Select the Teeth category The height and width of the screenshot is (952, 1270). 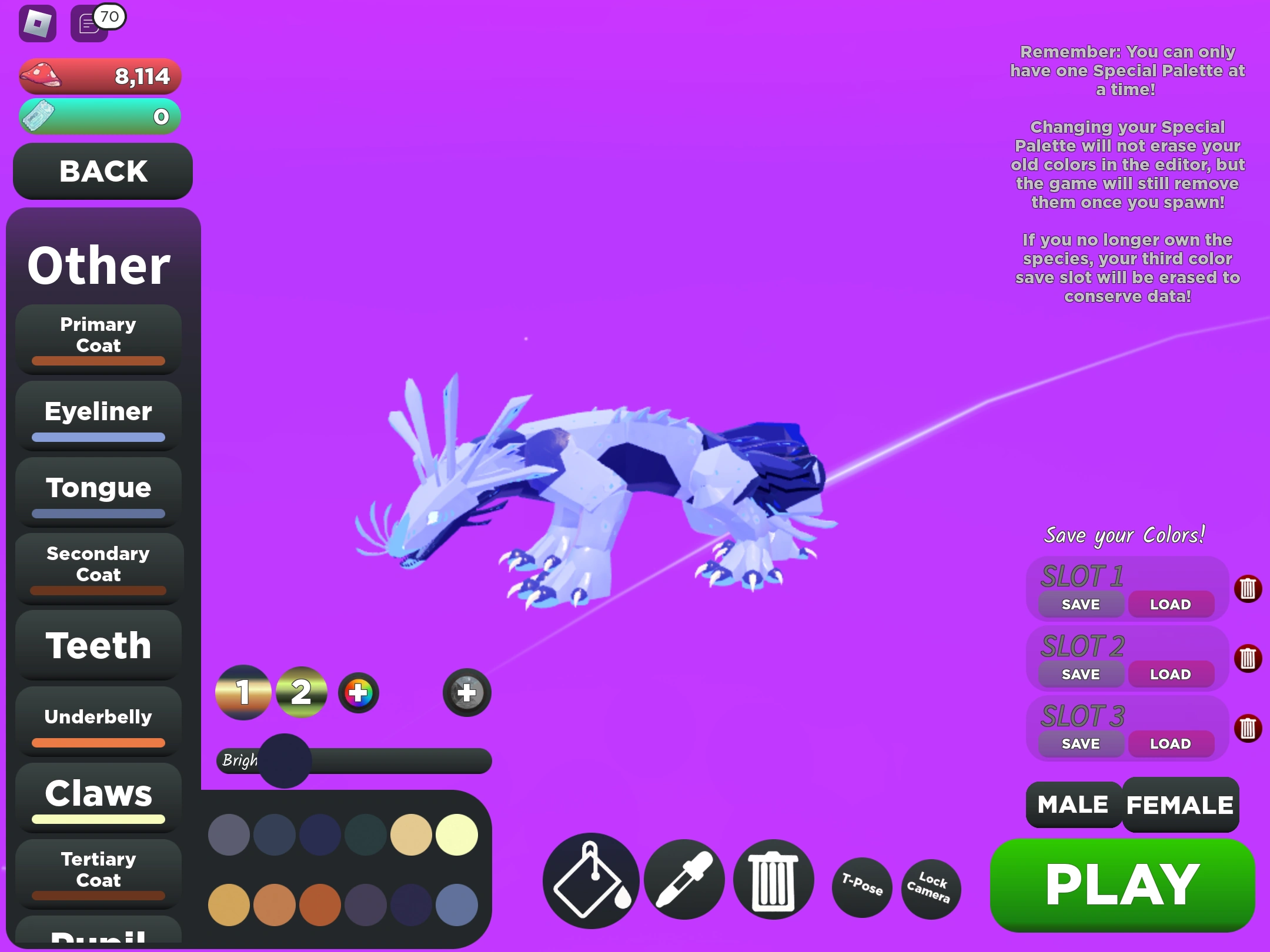pyautogui.click(x=98, y=645)
